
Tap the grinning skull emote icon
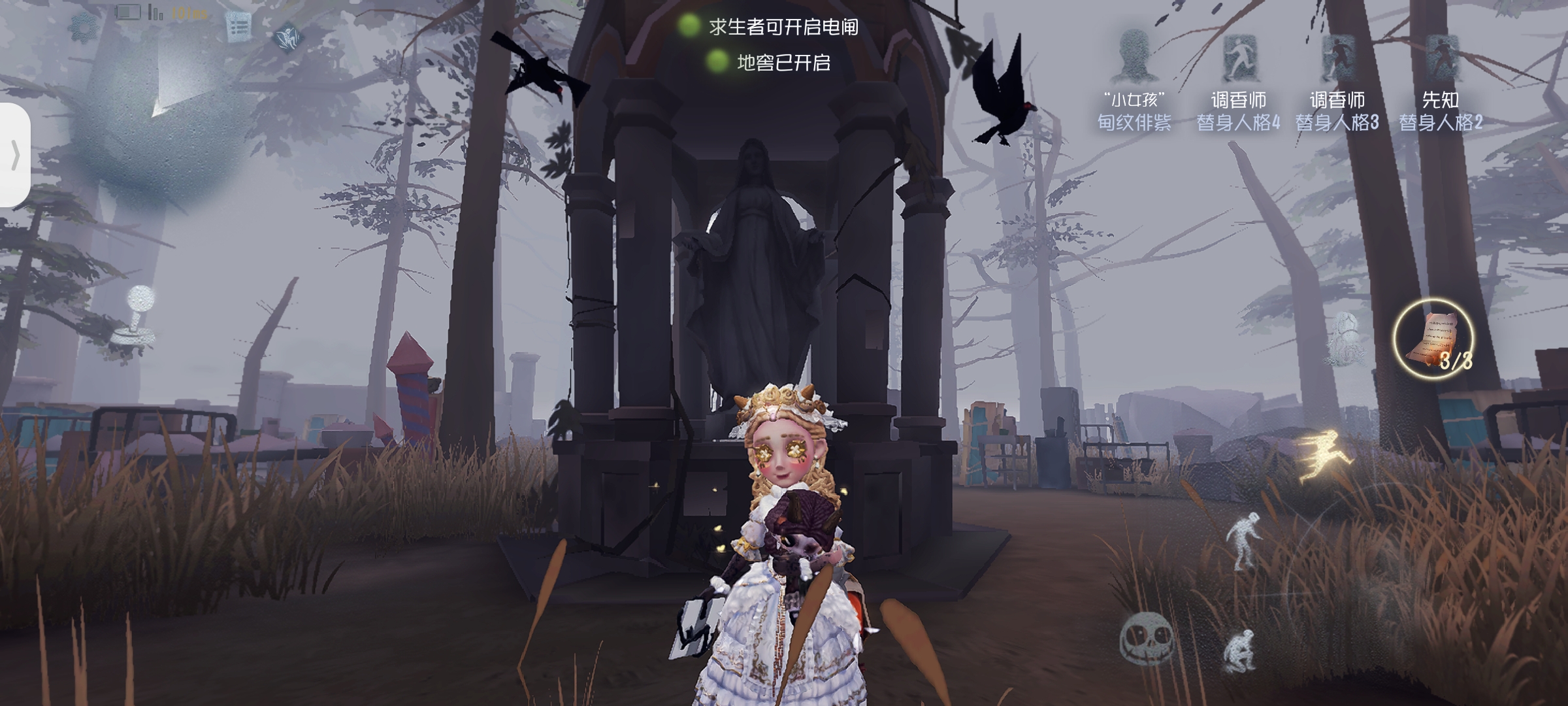pyautogui.click(x=1145, y=637)
